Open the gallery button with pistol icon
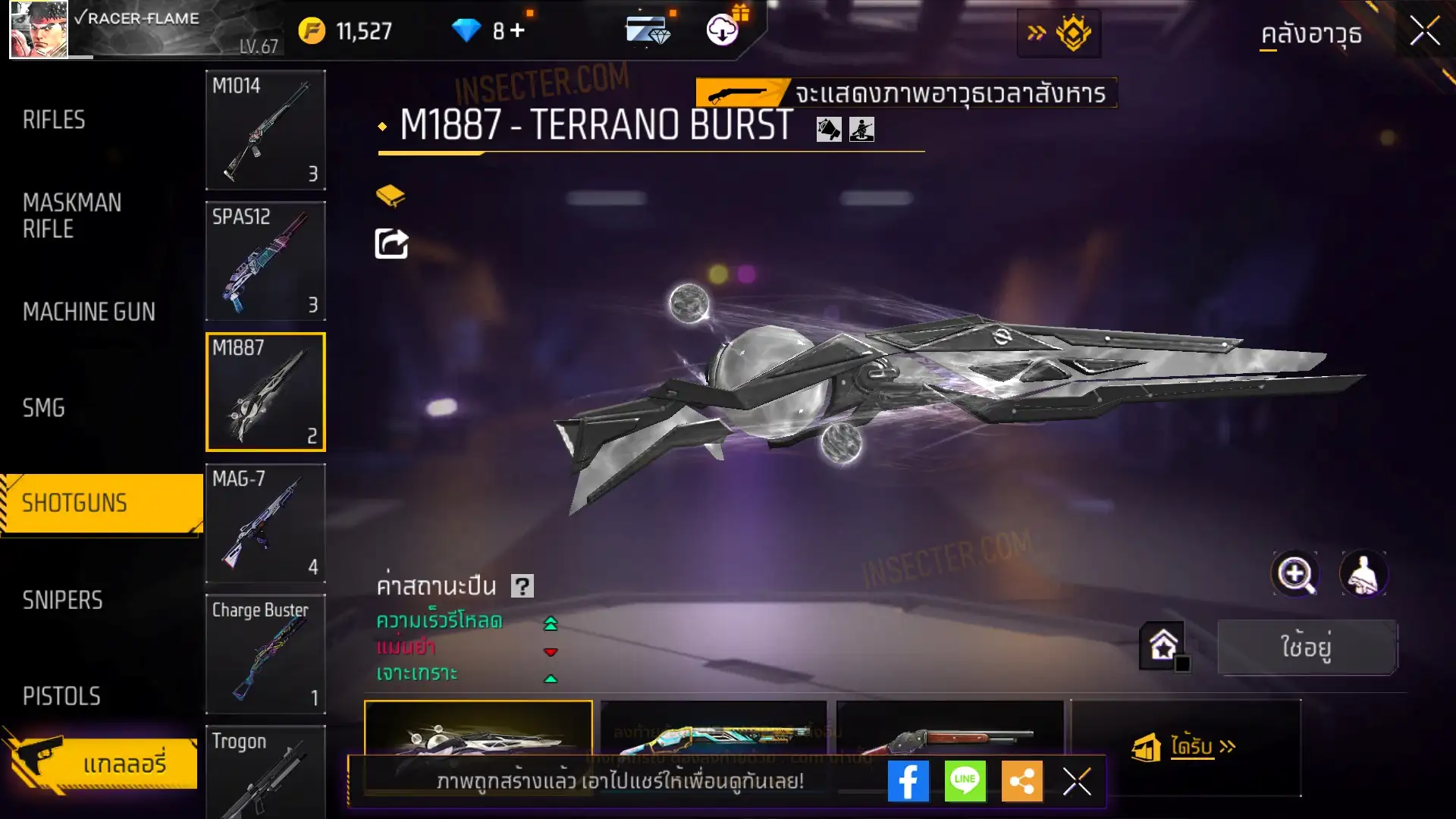 [x=102, y=762]
